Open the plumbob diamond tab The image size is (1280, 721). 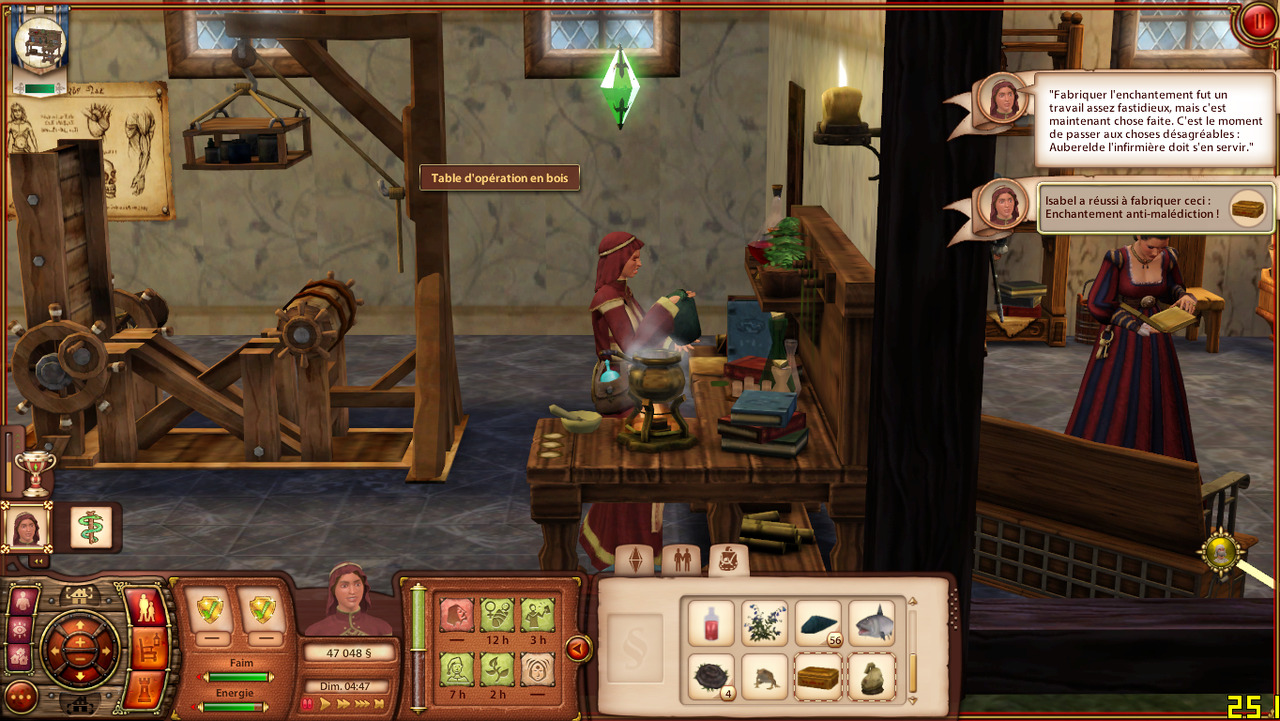point(634,560)
